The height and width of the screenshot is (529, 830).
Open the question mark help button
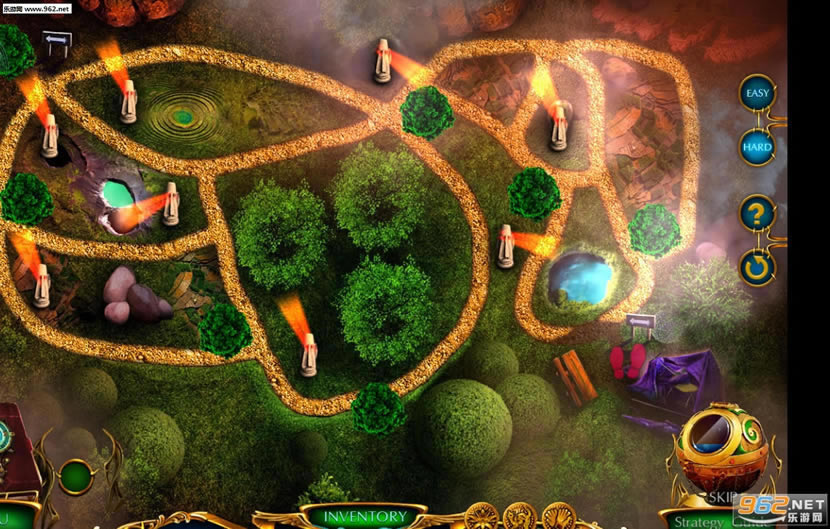pos(757,214)
